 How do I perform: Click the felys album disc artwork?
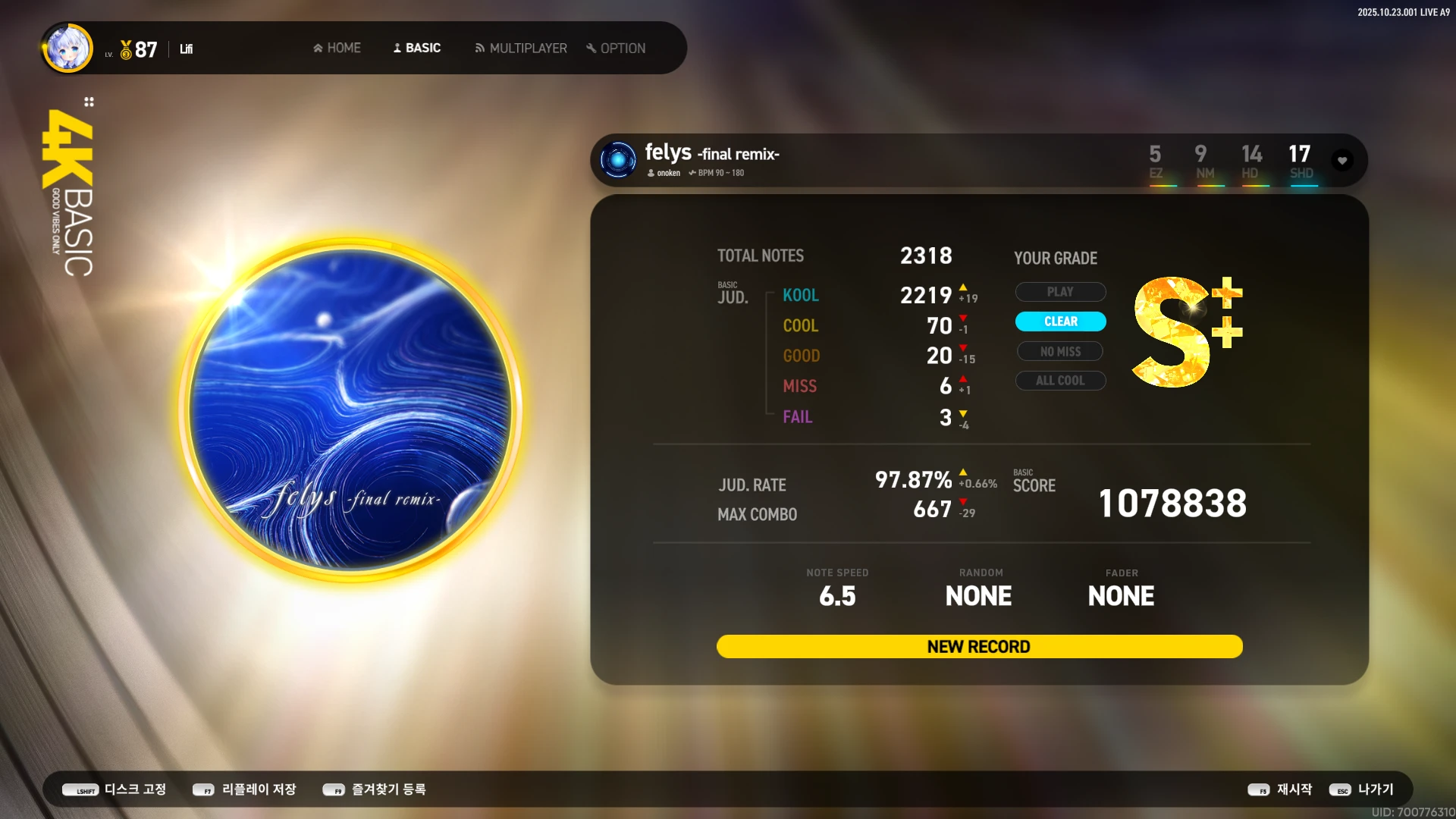click(x=350, y=409)
